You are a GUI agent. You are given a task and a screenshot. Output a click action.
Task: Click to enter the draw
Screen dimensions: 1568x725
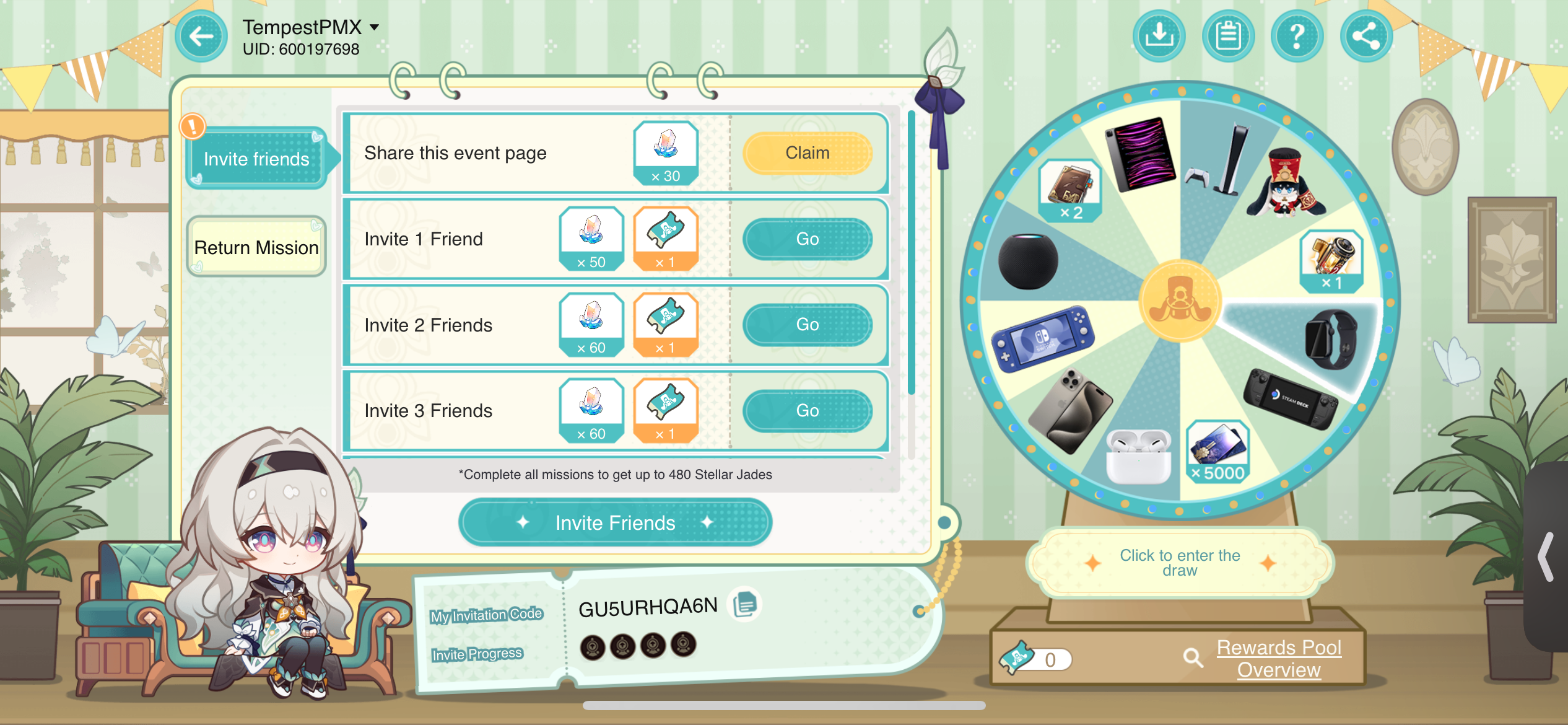point(1179,563)
